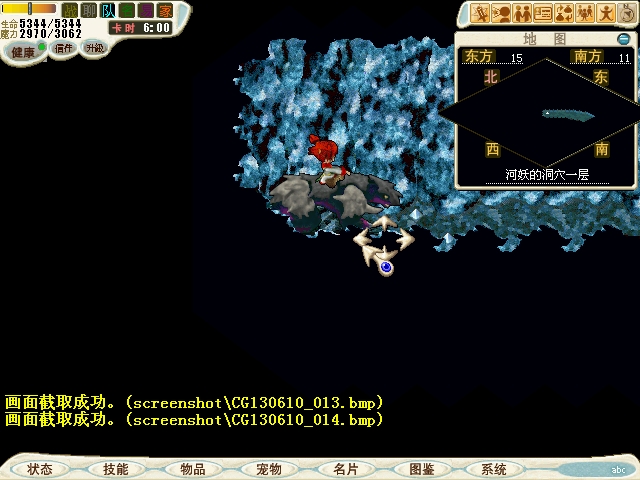Toggle the 聊 chat mode icon
640x480 pixels.
click(88, 10)
